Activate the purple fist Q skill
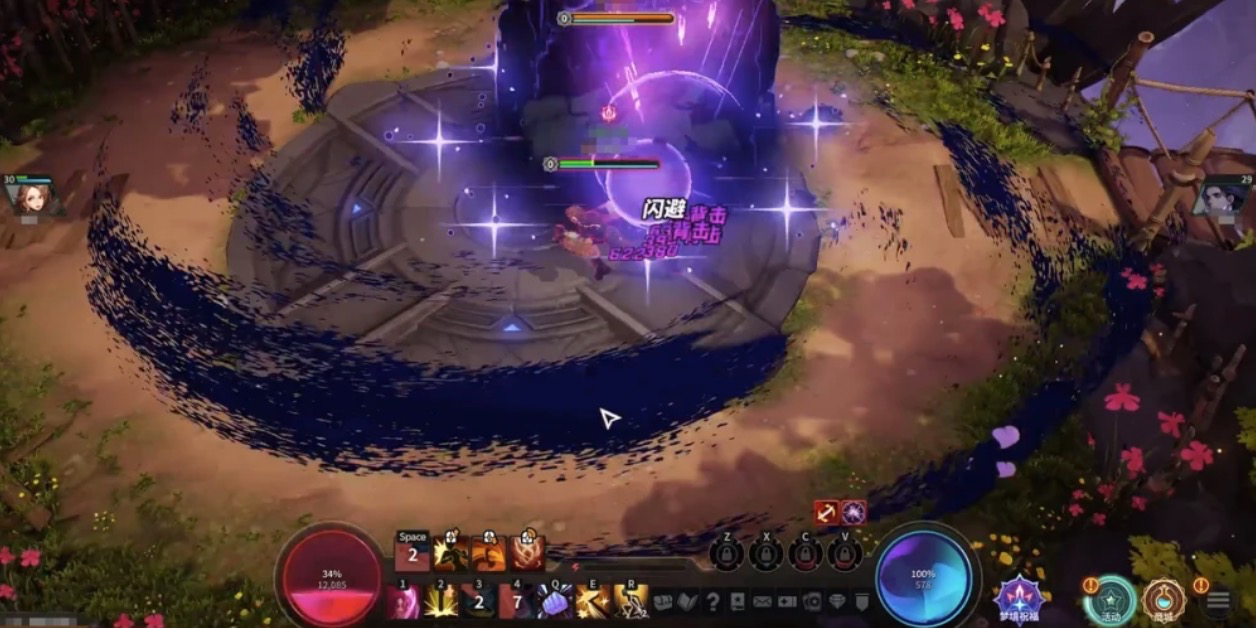The width and height of the screenshot is (1256, 628). pos(555,601)
